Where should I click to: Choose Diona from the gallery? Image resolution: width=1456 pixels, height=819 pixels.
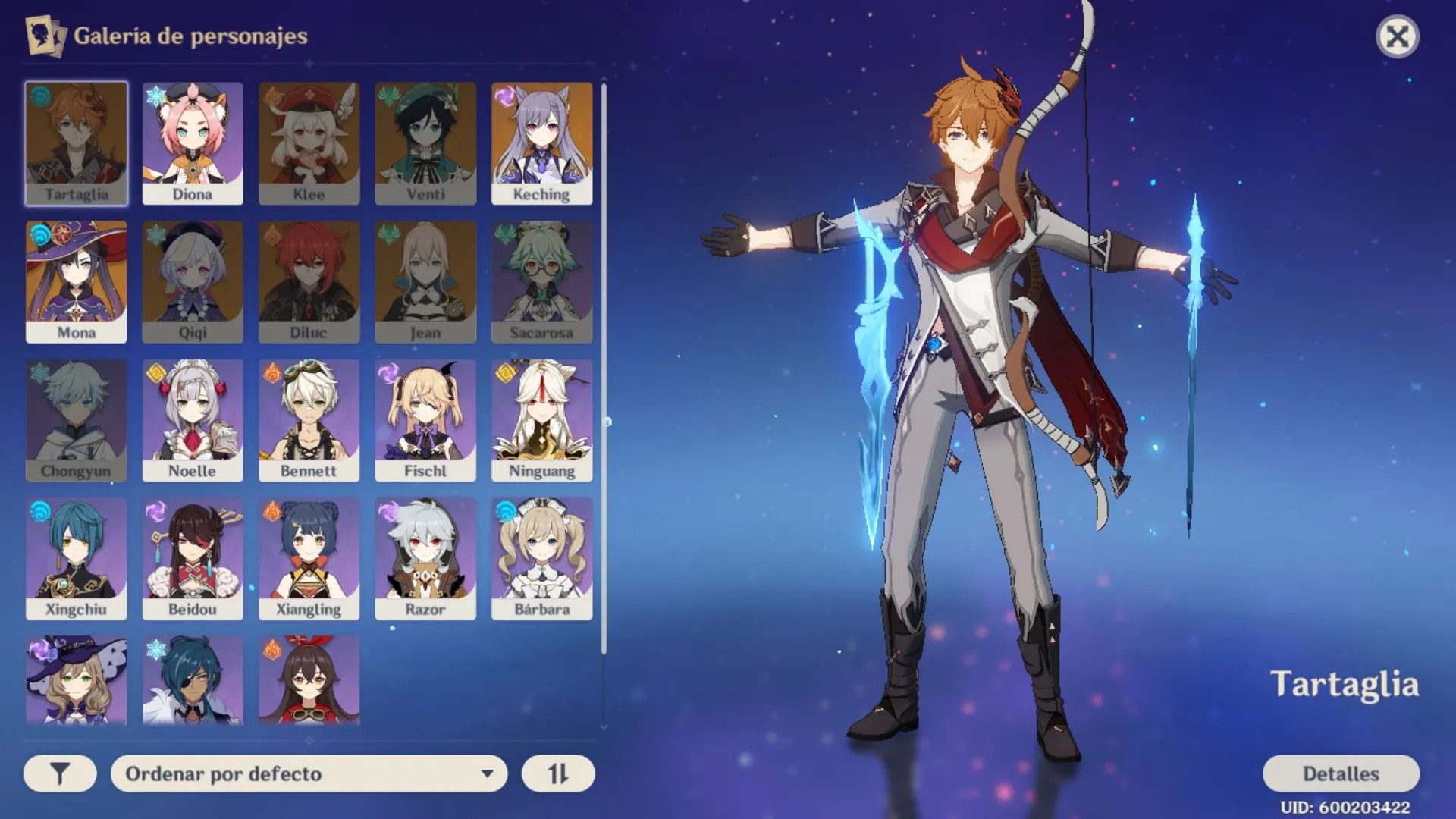click(193, 143)
